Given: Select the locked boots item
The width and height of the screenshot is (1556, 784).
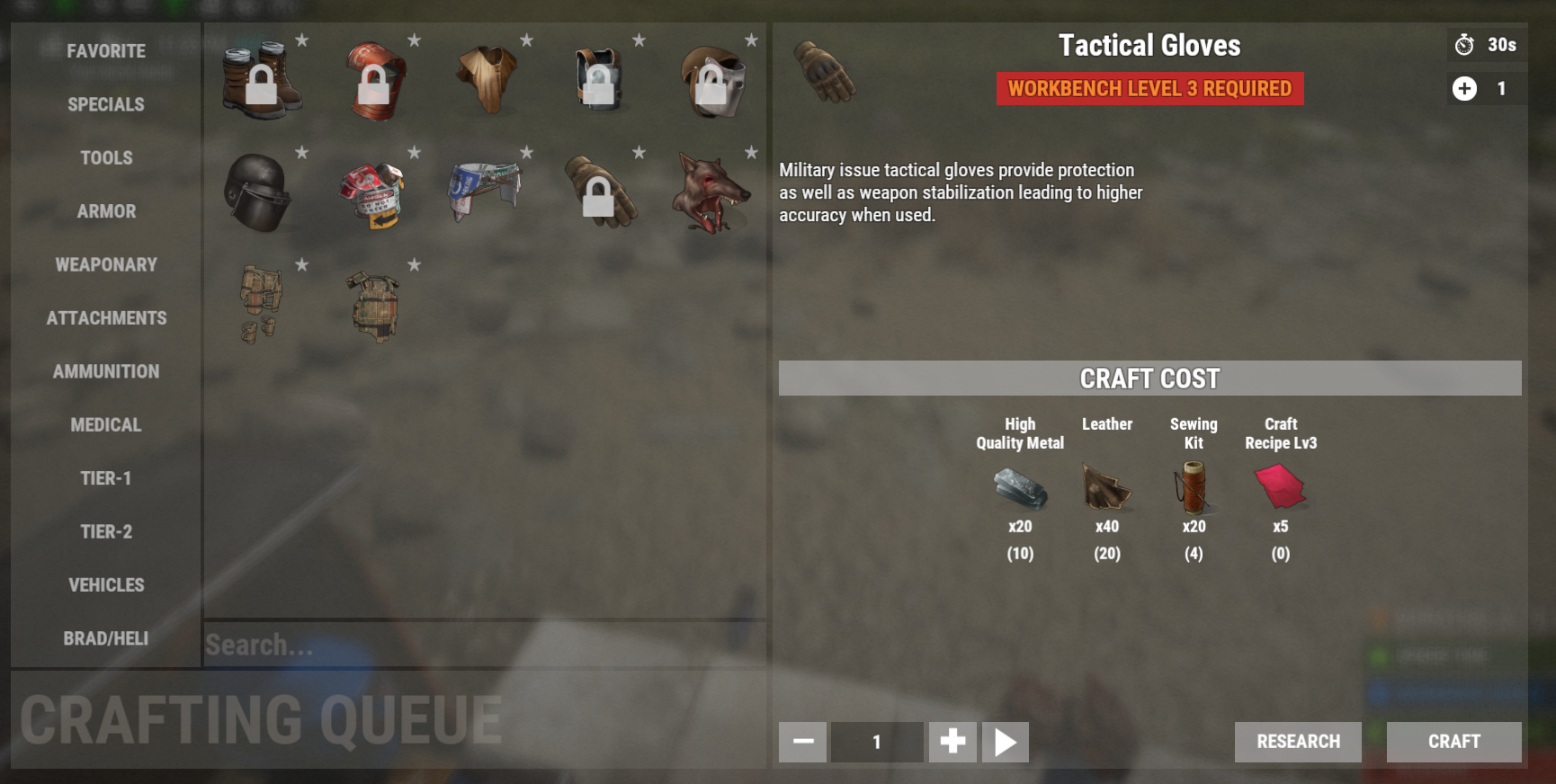Looking at the screenshot, I should click(261, 81).
